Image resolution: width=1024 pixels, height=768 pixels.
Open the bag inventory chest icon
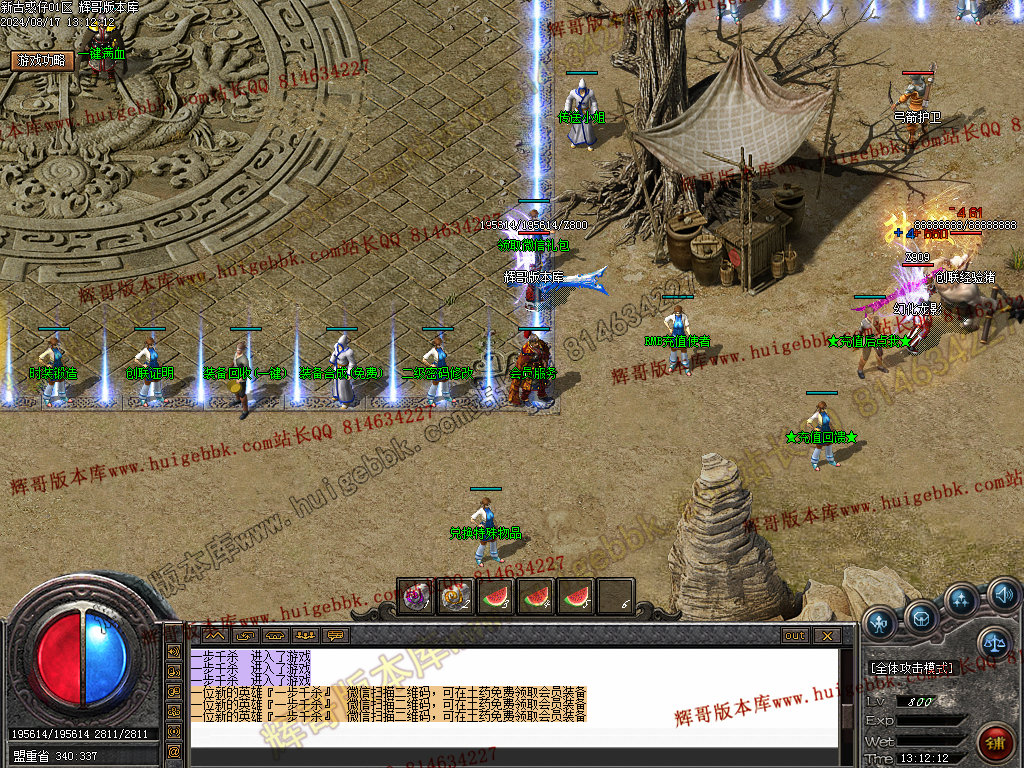920,615
